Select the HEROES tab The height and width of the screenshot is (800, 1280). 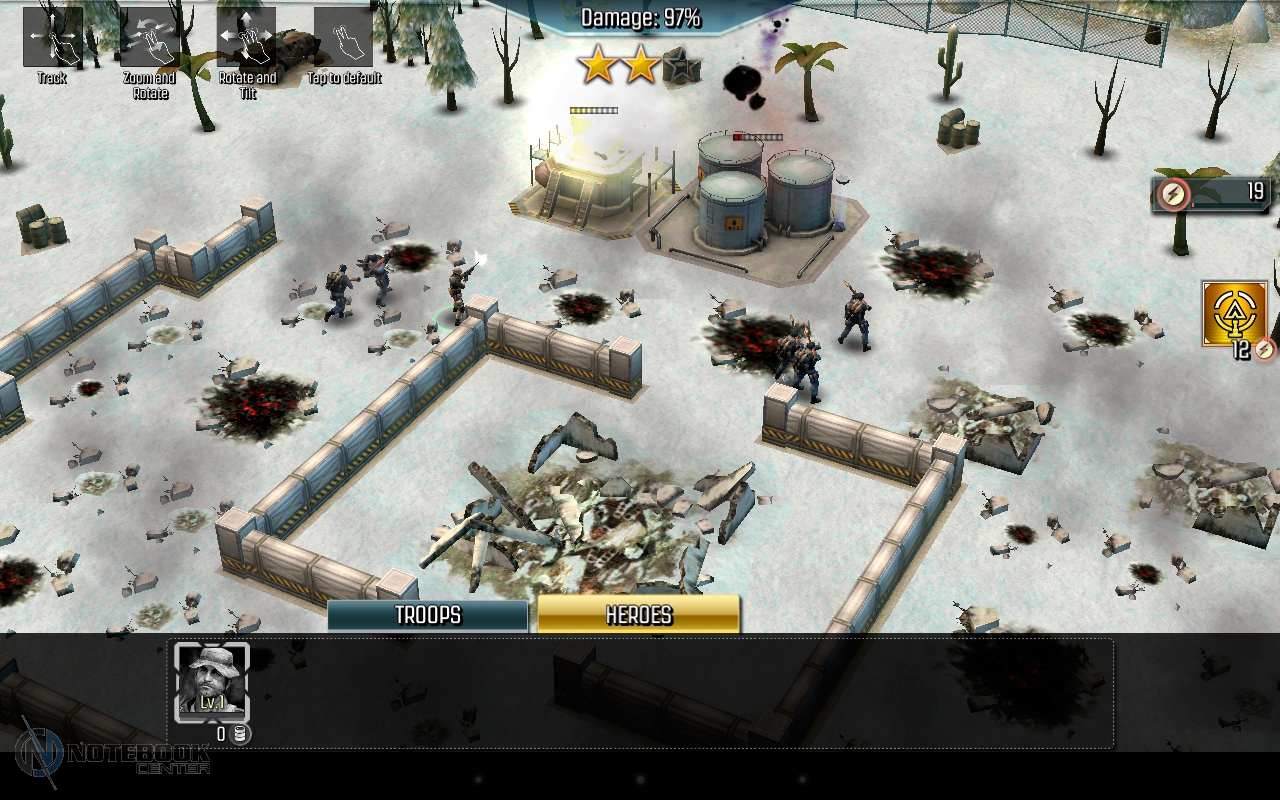point(638,615)
